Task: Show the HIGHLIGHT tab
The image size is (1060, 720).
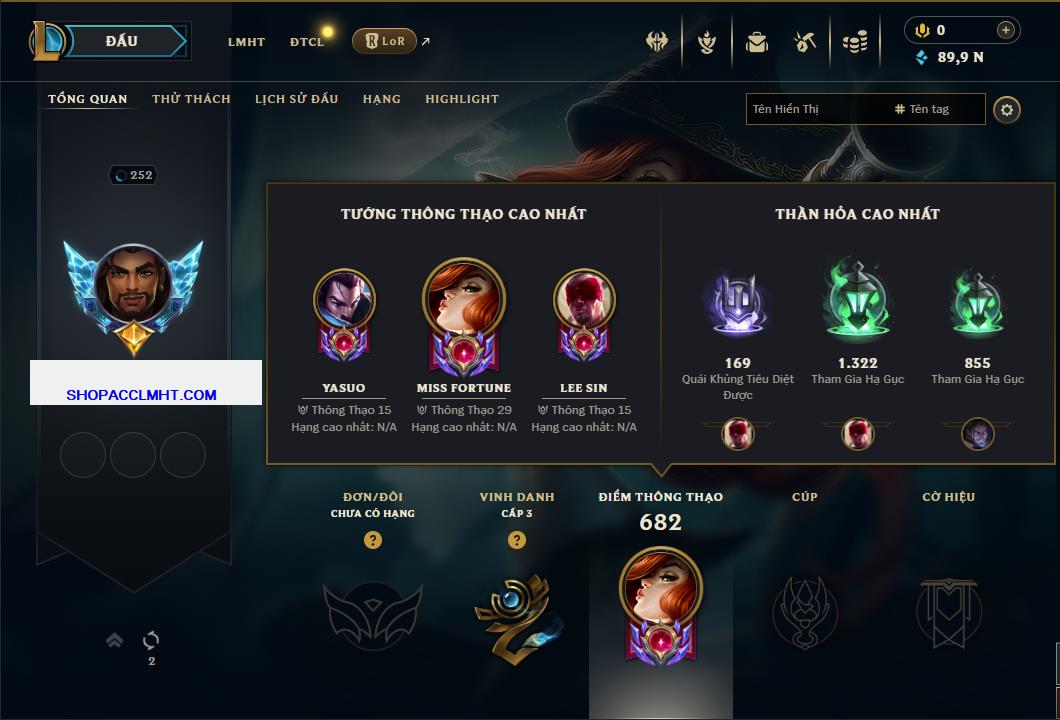Action: click(x=462, y=99)
